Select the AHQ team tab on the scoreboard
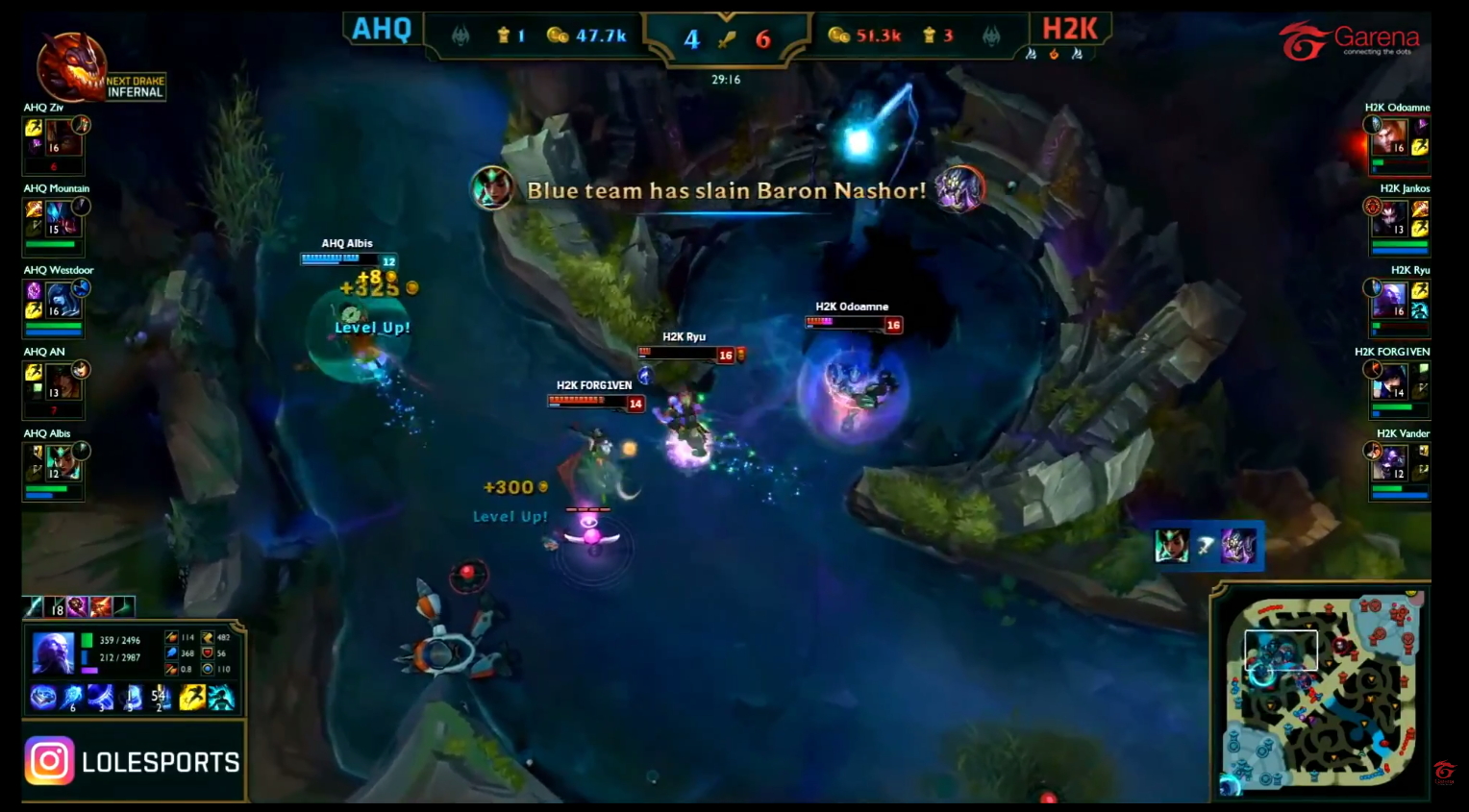 pos(383,29)
